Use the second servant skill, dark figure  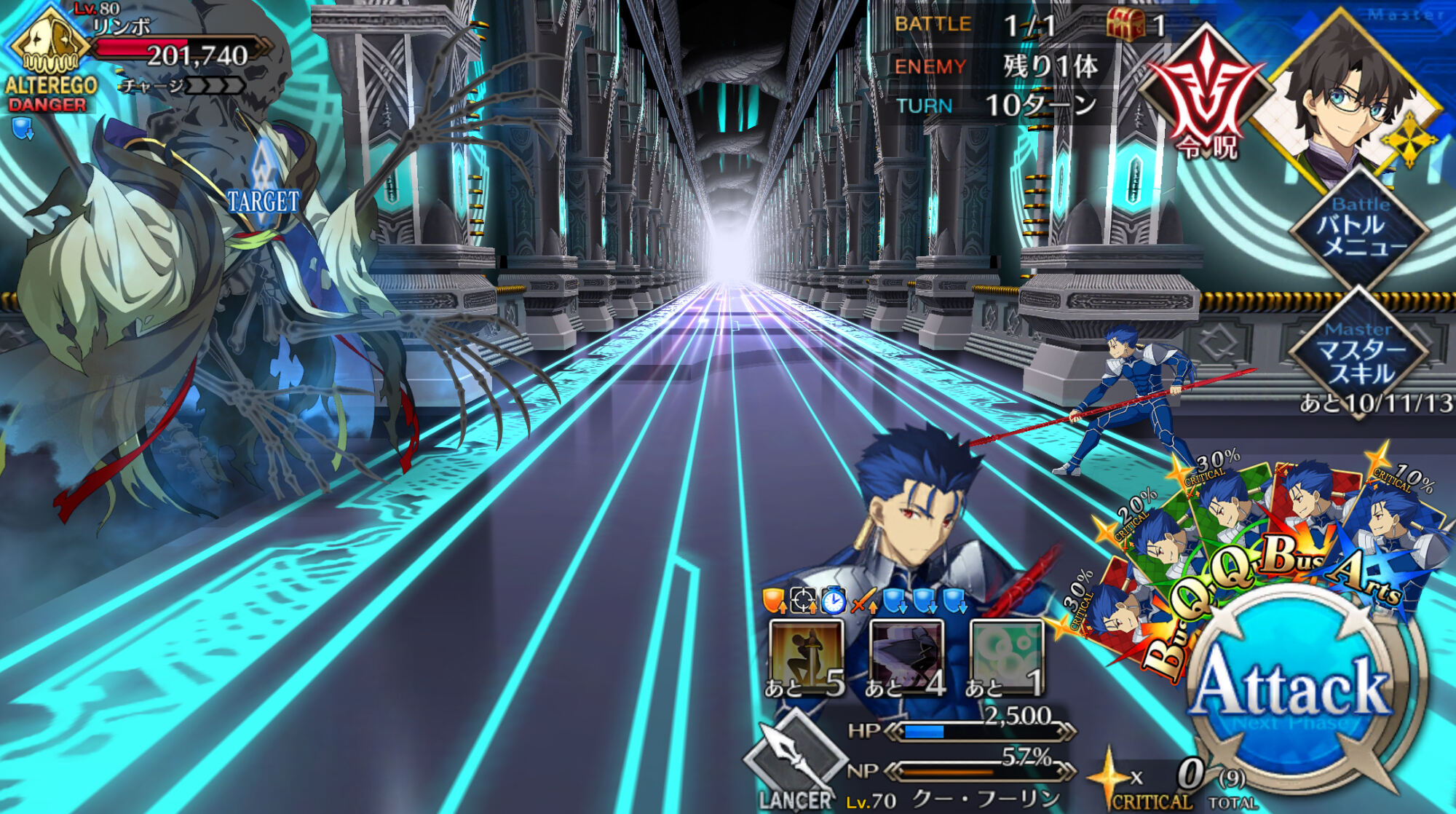pos(906,655)
